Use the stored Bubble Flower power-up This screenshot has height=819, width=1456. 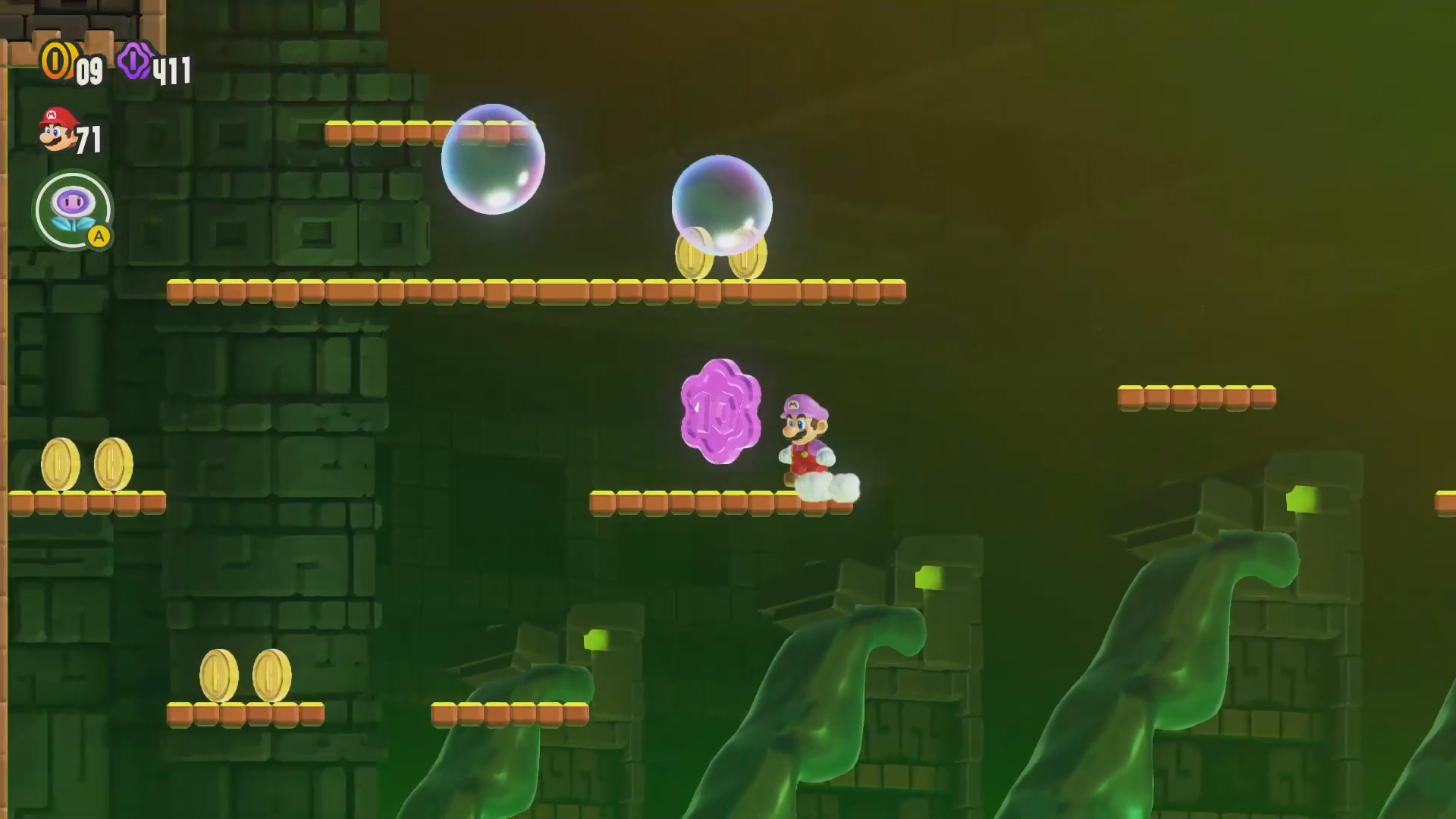tap(74, 210)
